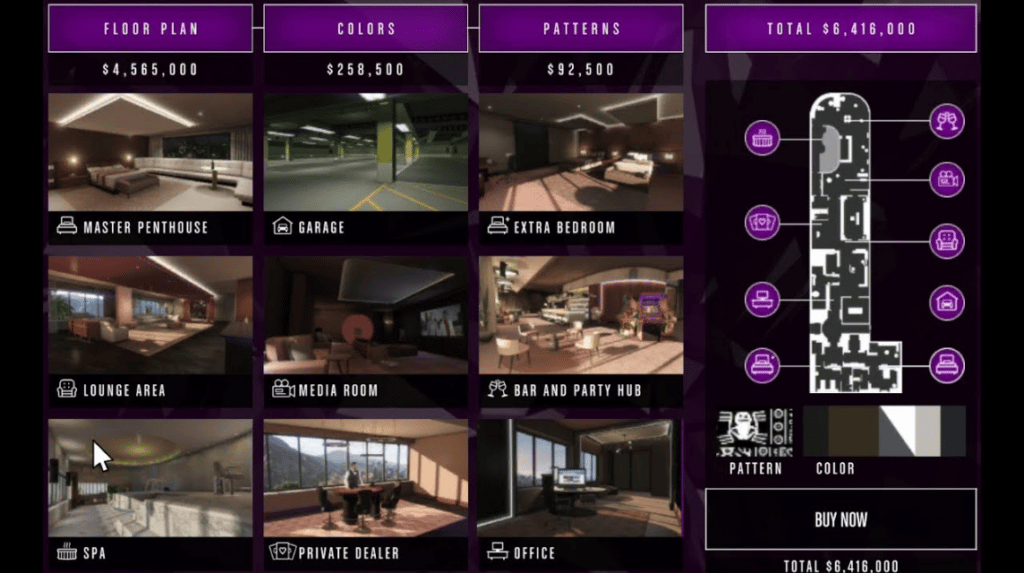
Task: Select the Bar and Party Hub tile
Action: point(581,329)
